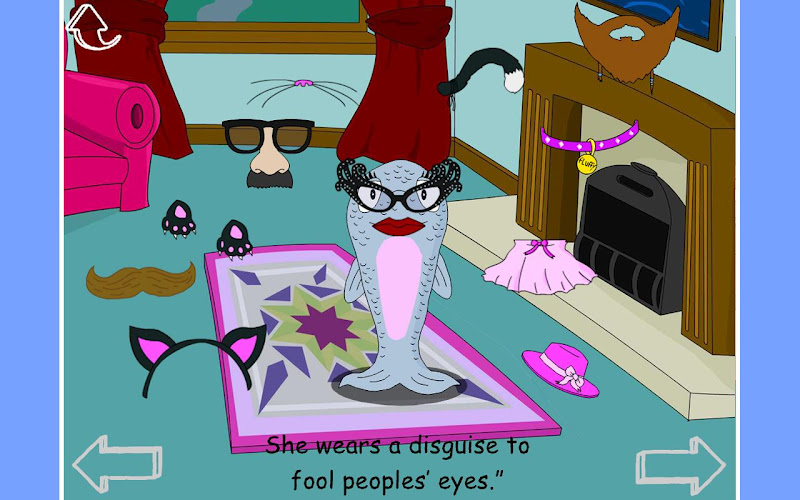This screenshot has width=800, height=500.
Task: Go to the next story page
Action: pyautogui.click(x=680, y=463)
